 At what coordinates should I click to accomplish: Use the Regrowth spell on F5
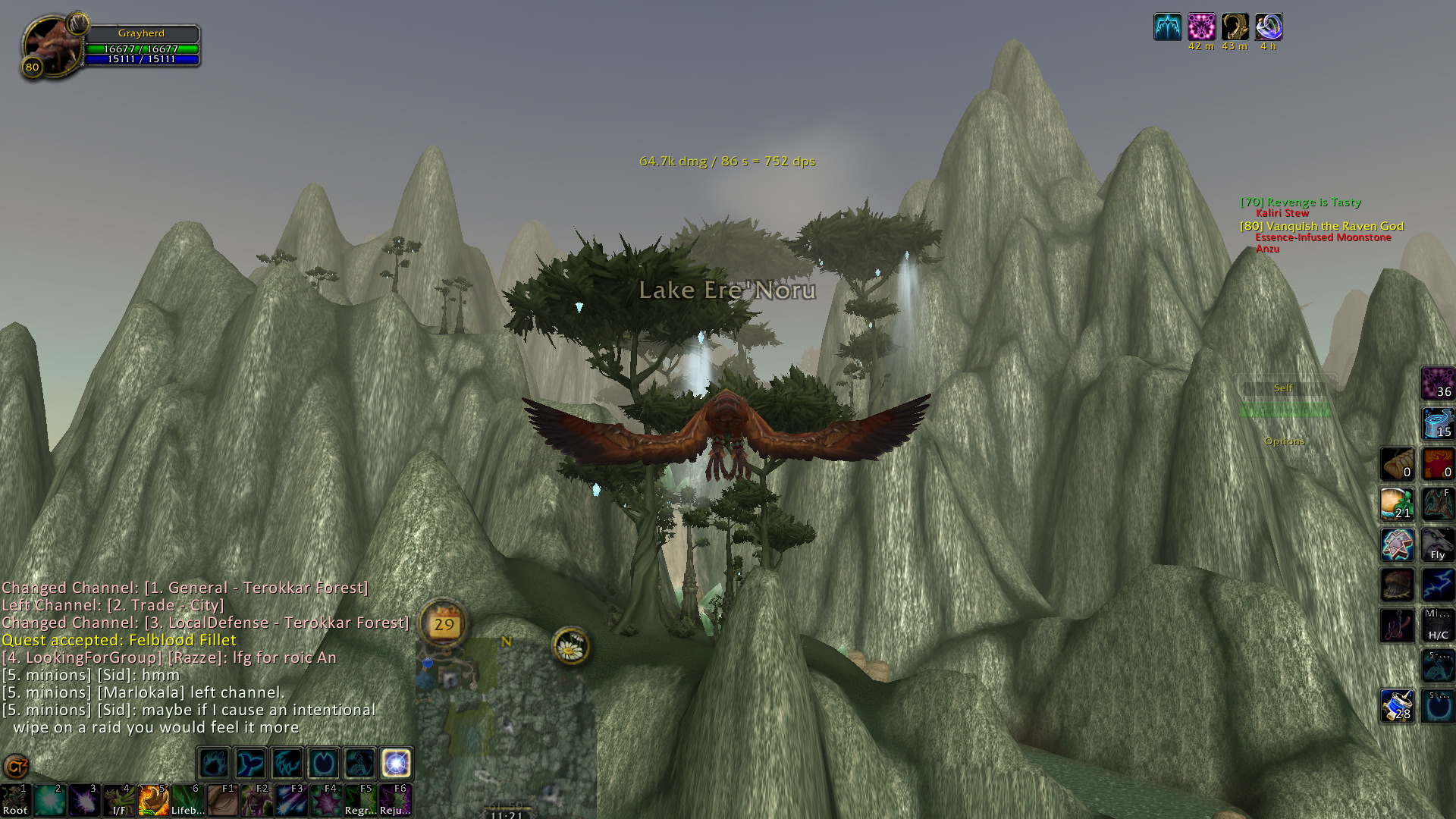coord(360,800)
